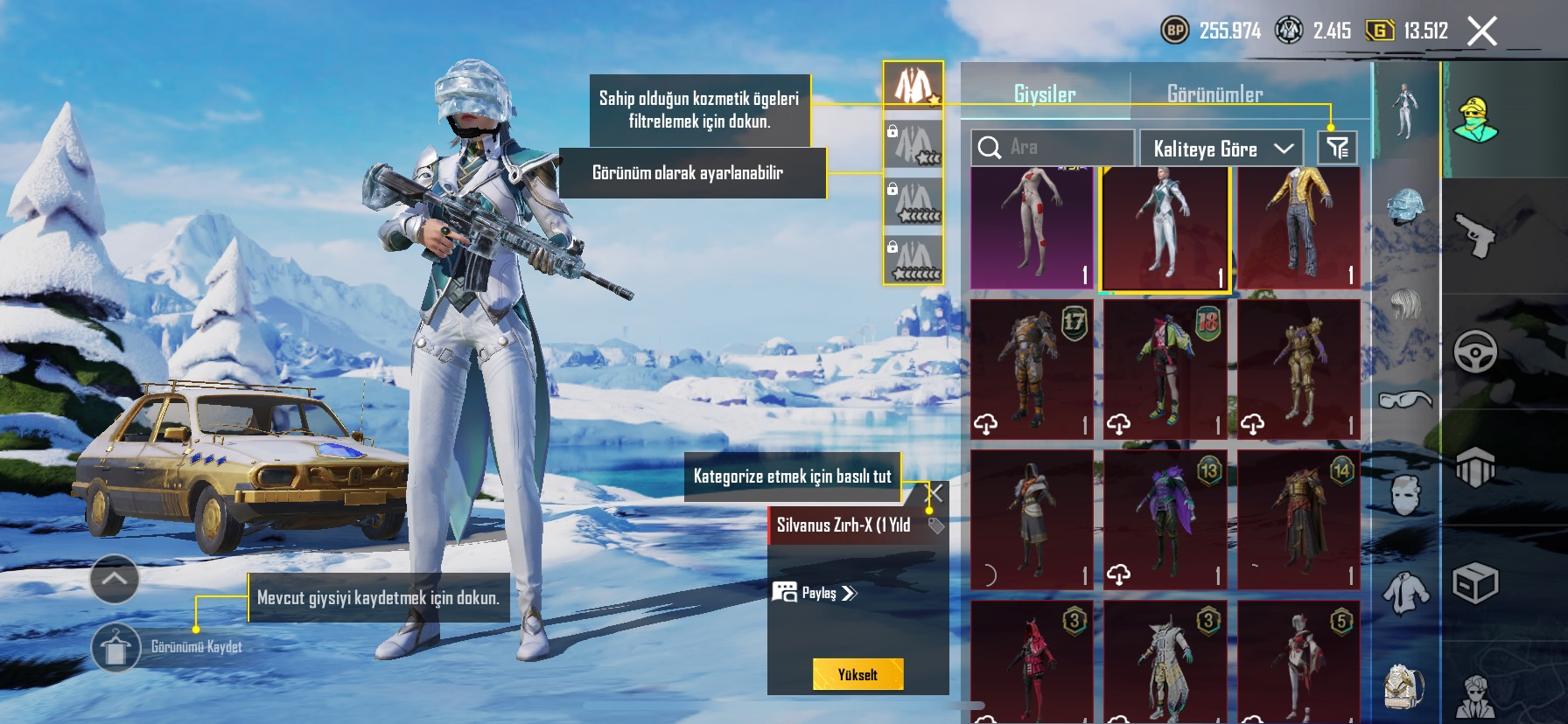The width and height of the screenshot is (1568, 724).
Task: Select the backpack slot icon
Action: tap(1404, 686)
